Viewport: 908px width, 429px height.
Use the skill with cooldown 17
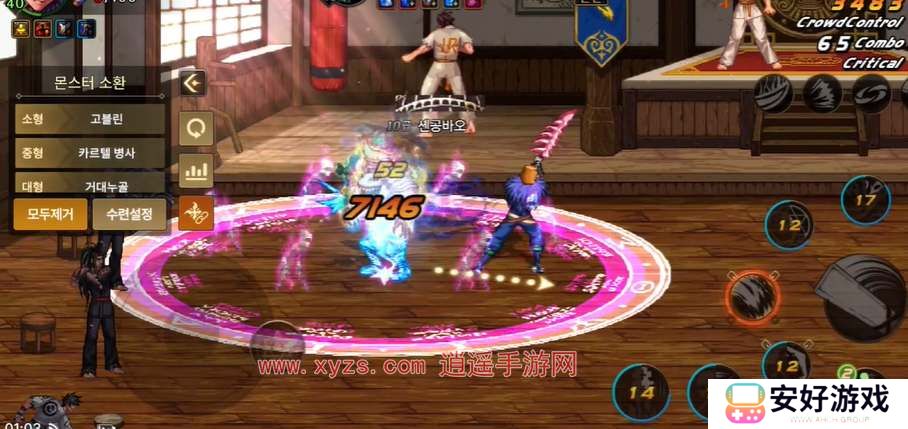coord(864,199)
